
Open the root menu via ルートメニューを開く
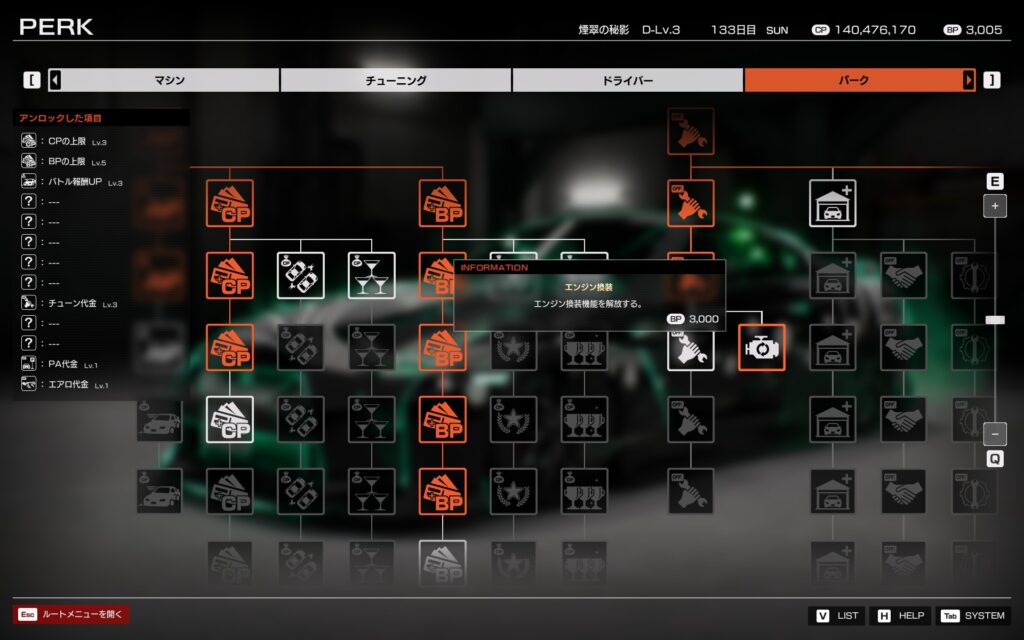click(71, 615)
